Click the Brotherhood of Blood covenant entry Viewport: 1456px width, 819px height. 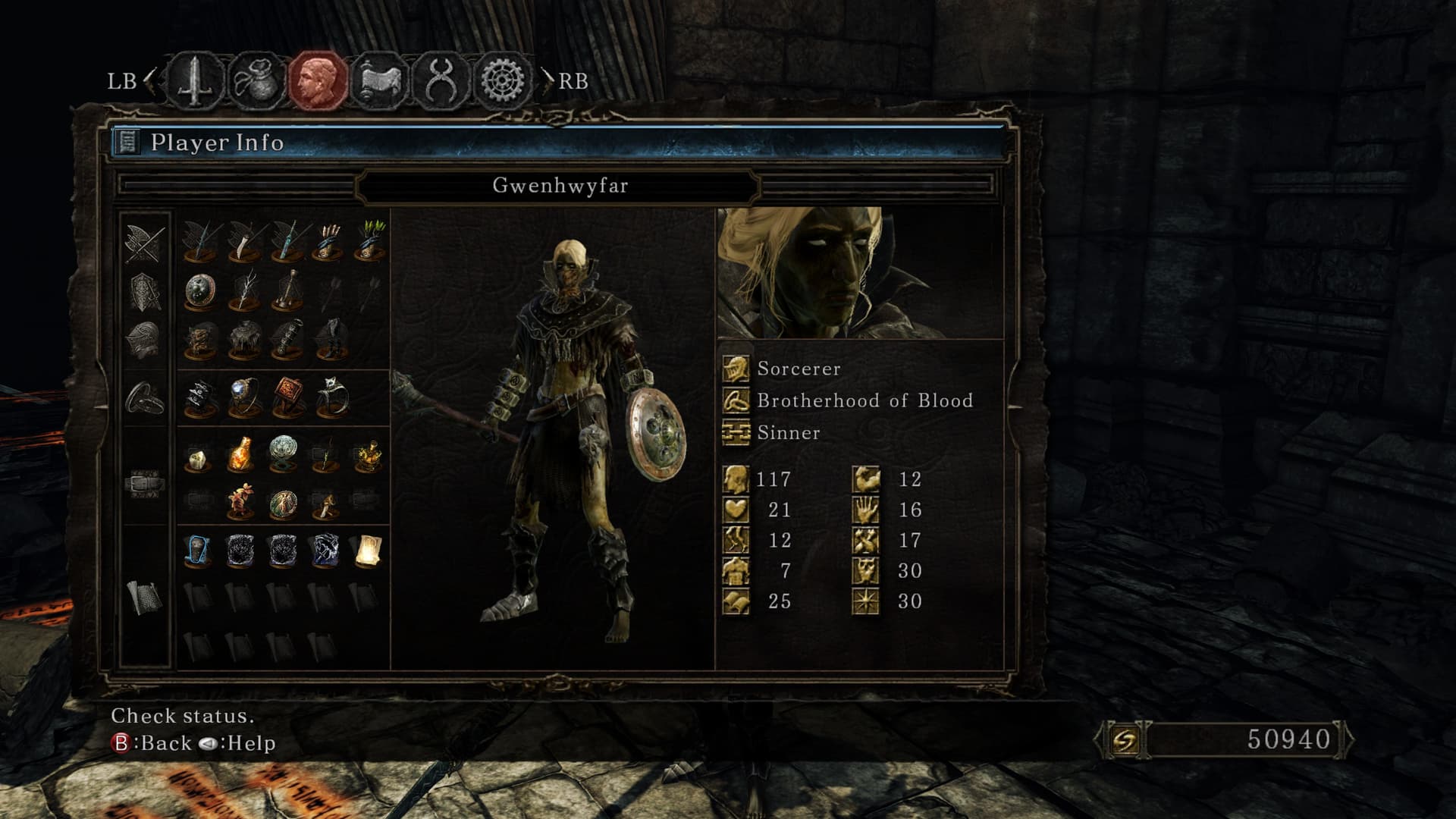(864, 400)
